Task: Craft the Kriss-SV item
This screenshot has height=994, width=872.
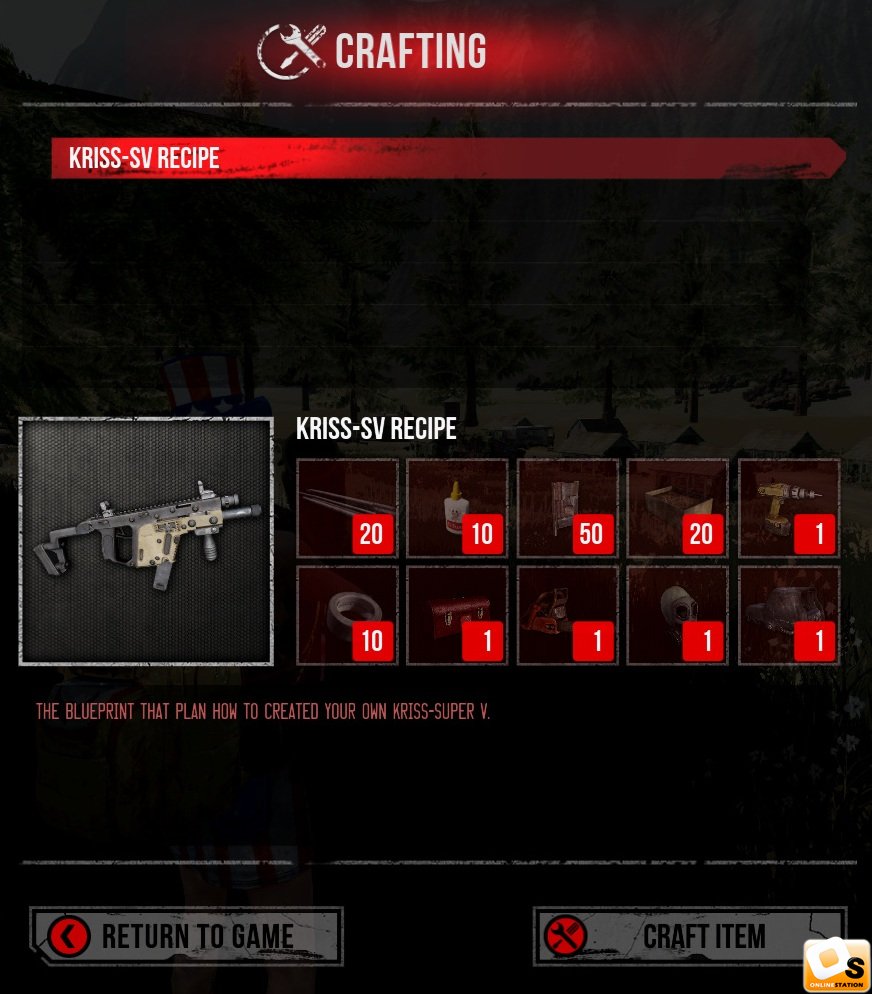Action: [689, 936]
